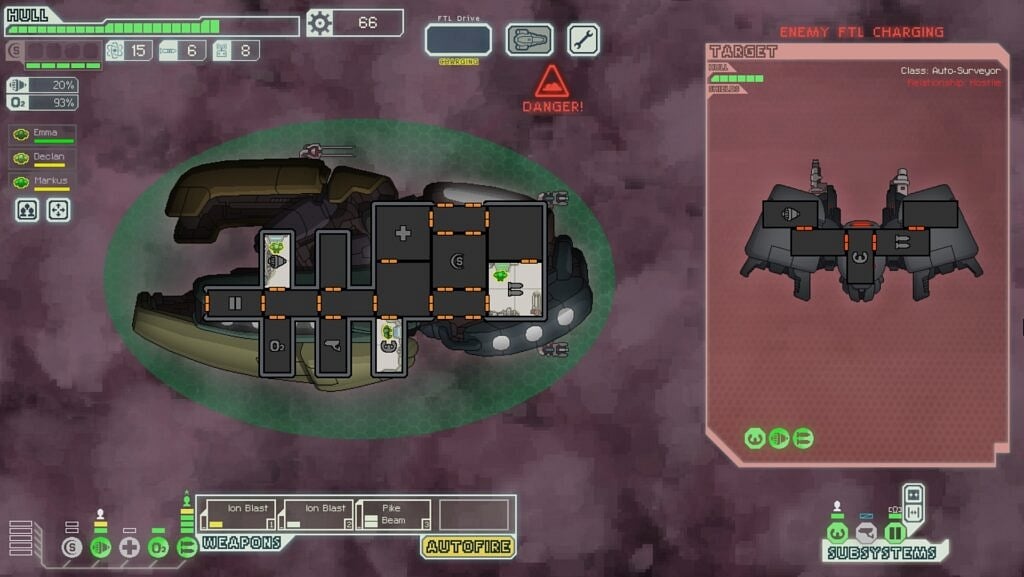Click the sensors camera subsystem icon
The height and width of the screenshot is (577, 1024).
tap(866, 533)
